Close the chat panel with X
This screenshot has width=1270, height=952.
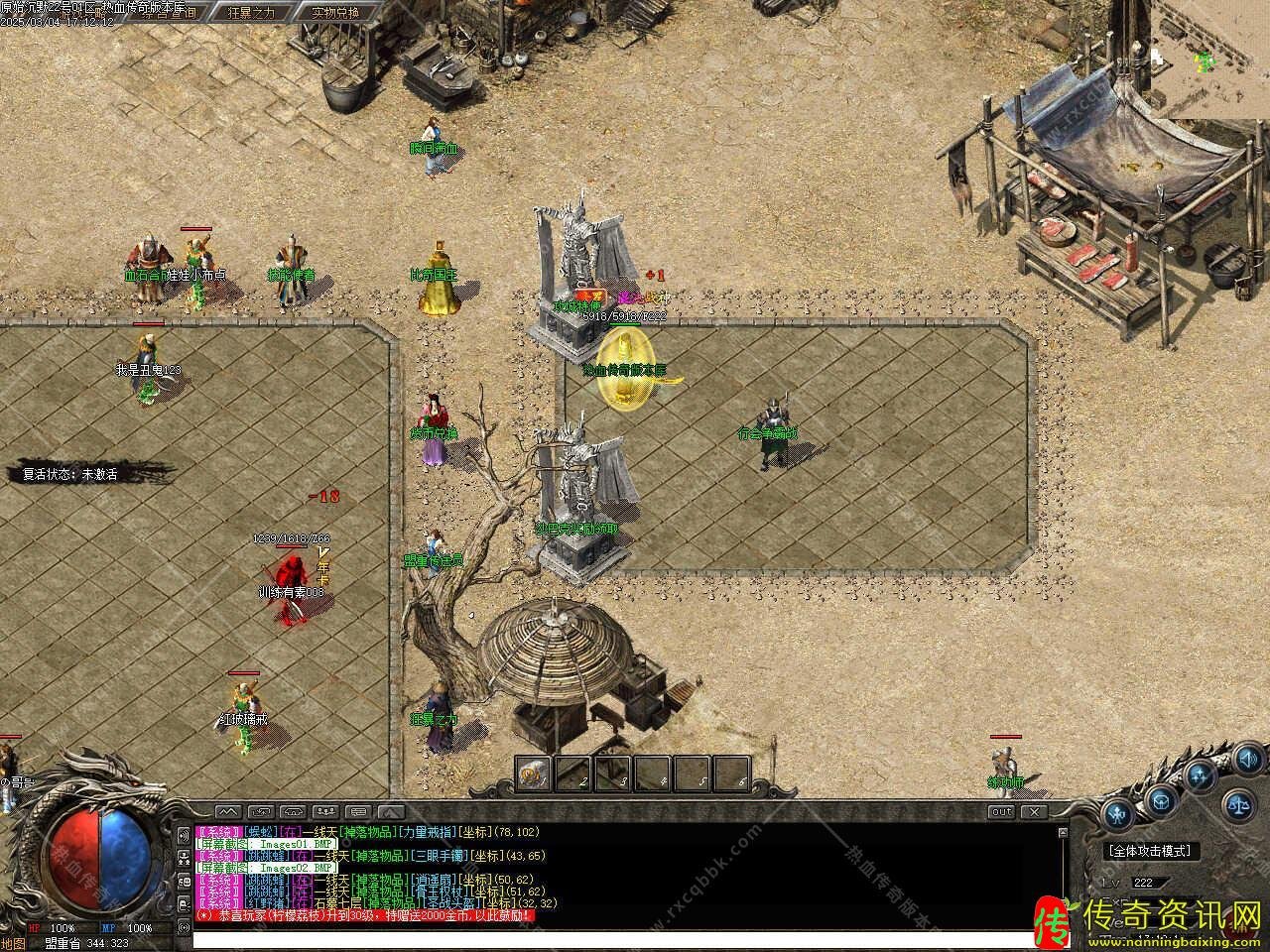[1034, 812]
